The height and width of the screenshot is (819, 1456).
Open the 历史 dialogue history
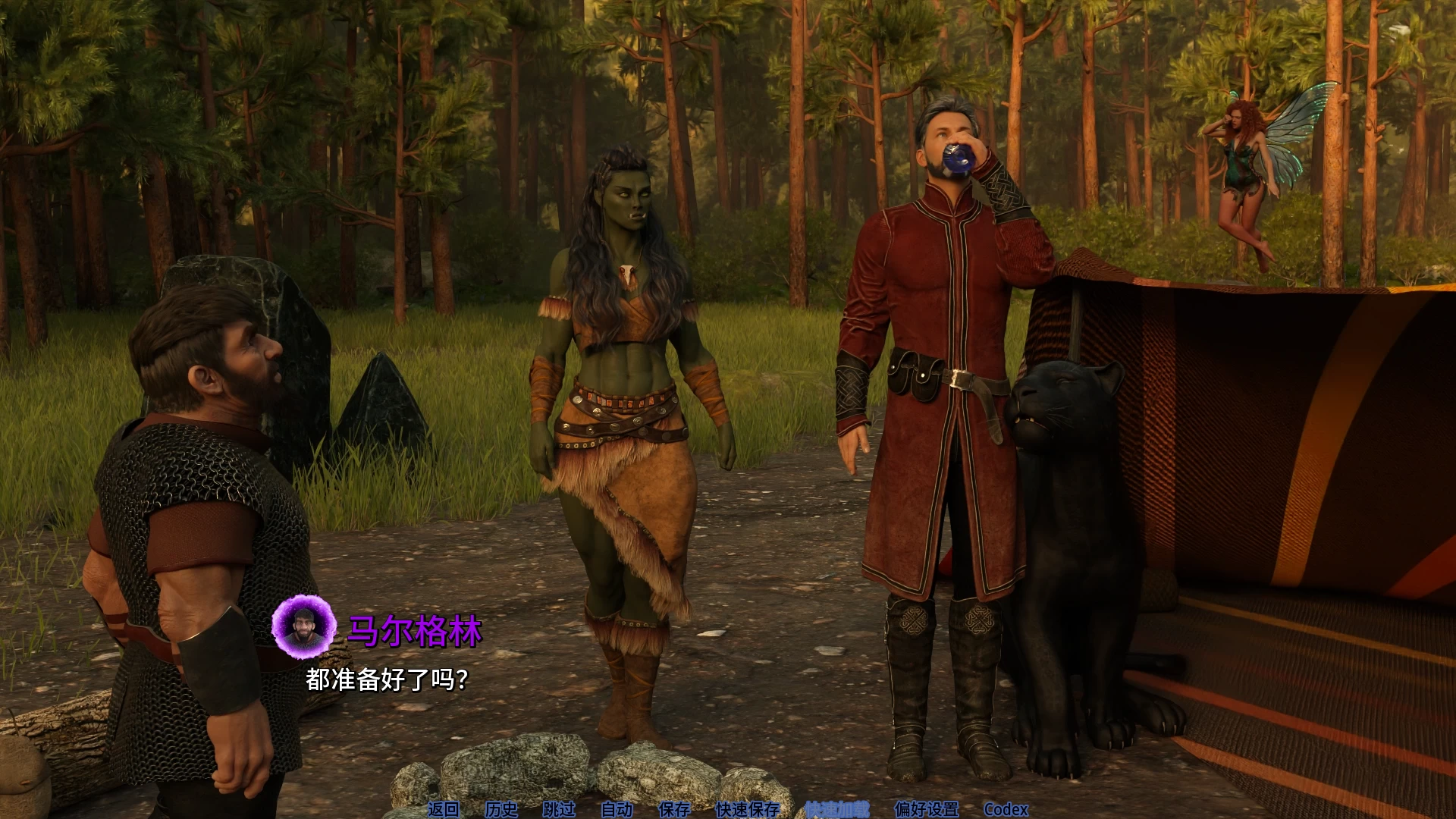[x=501, y=809]
